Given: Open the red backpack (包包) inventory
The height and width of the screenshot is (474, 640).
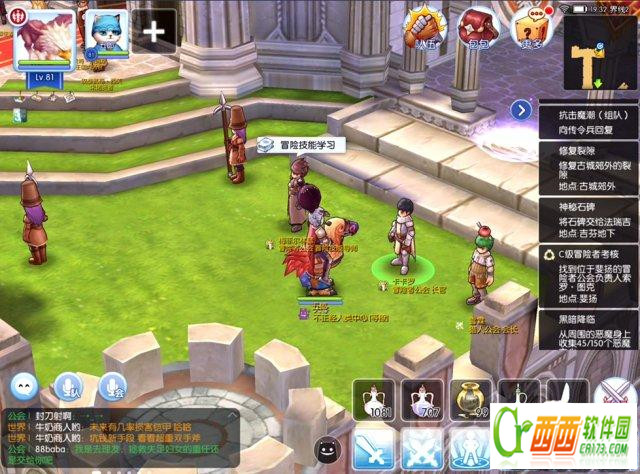Looking at the screenshot, I should pos(480,26).
